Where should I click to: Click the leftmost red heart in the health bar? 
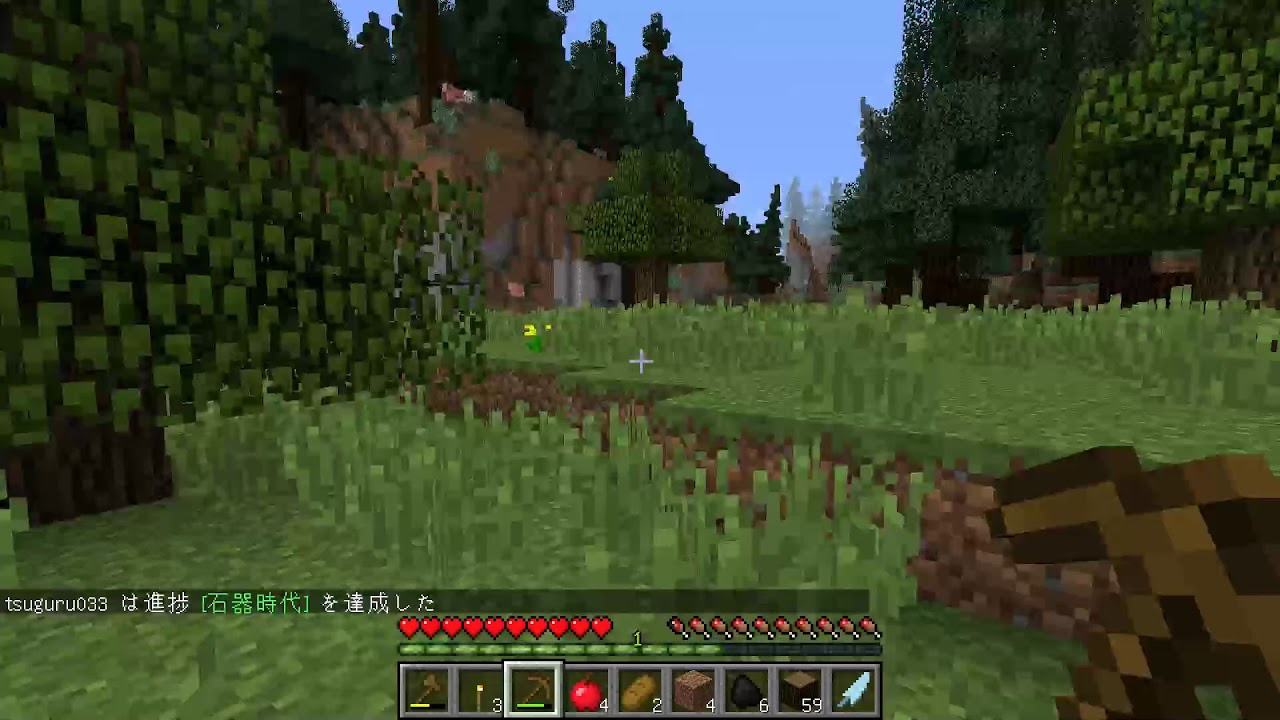tap(408, 626)
